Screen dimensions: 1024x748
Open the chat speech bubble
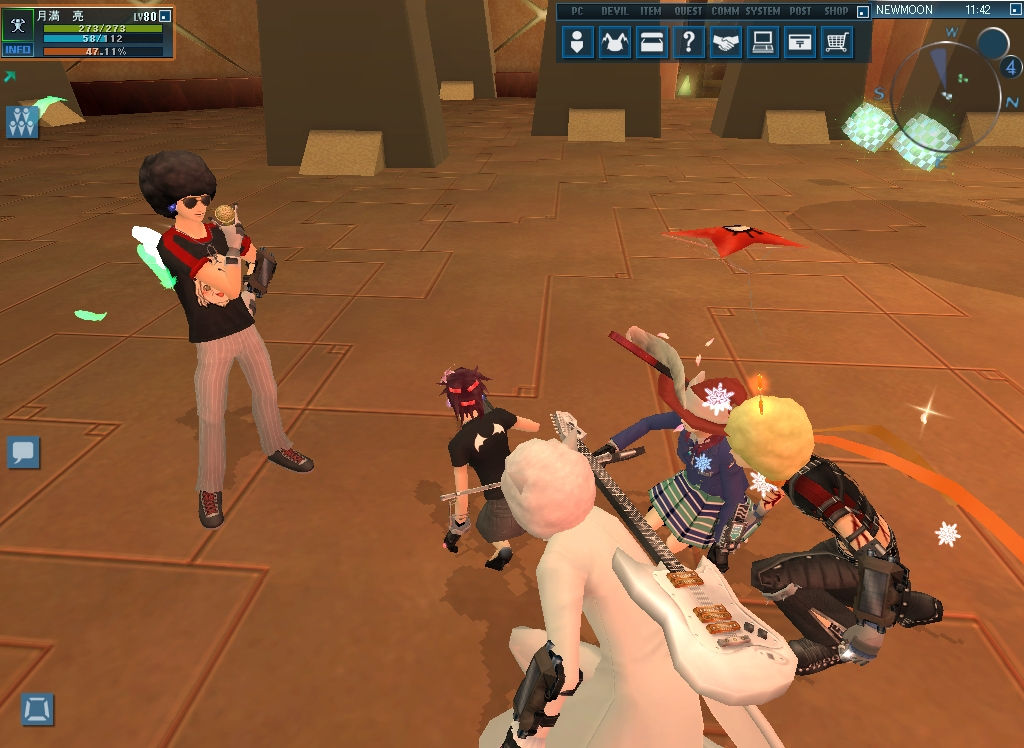[x=23, y=452]
